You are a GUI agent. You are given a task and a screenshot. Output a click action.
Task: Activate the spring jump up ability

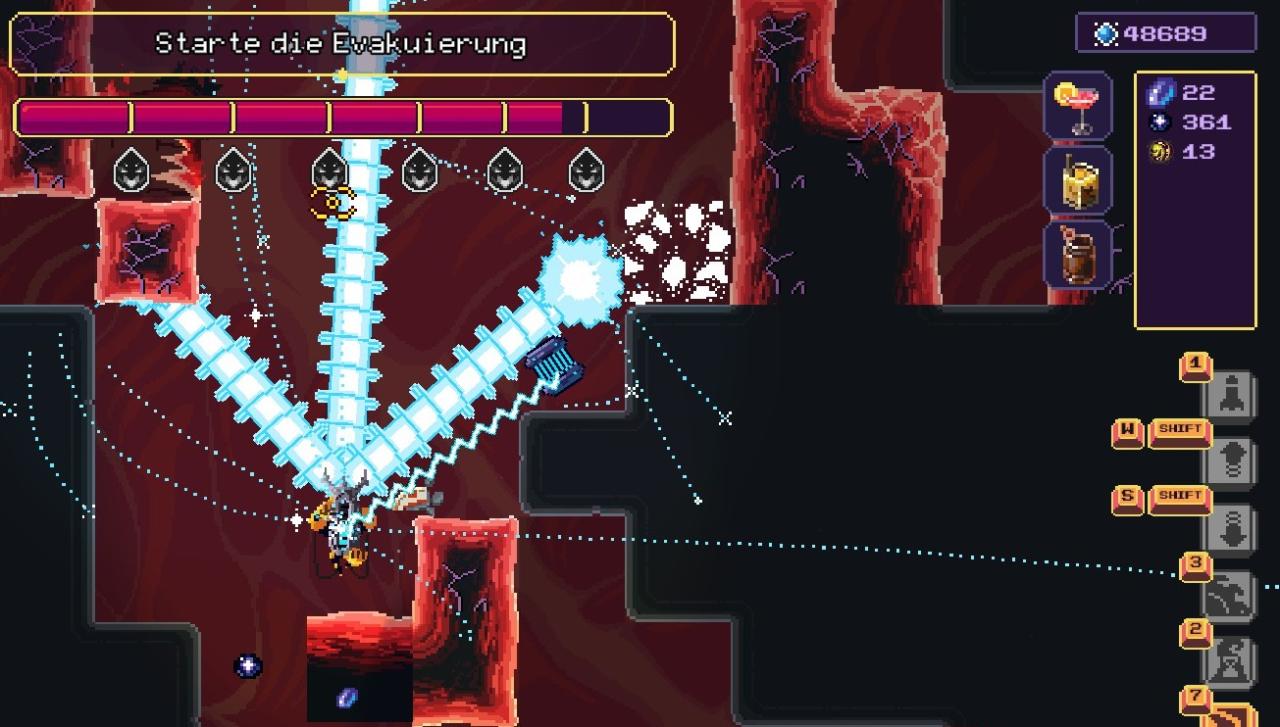pos(1230,460)
